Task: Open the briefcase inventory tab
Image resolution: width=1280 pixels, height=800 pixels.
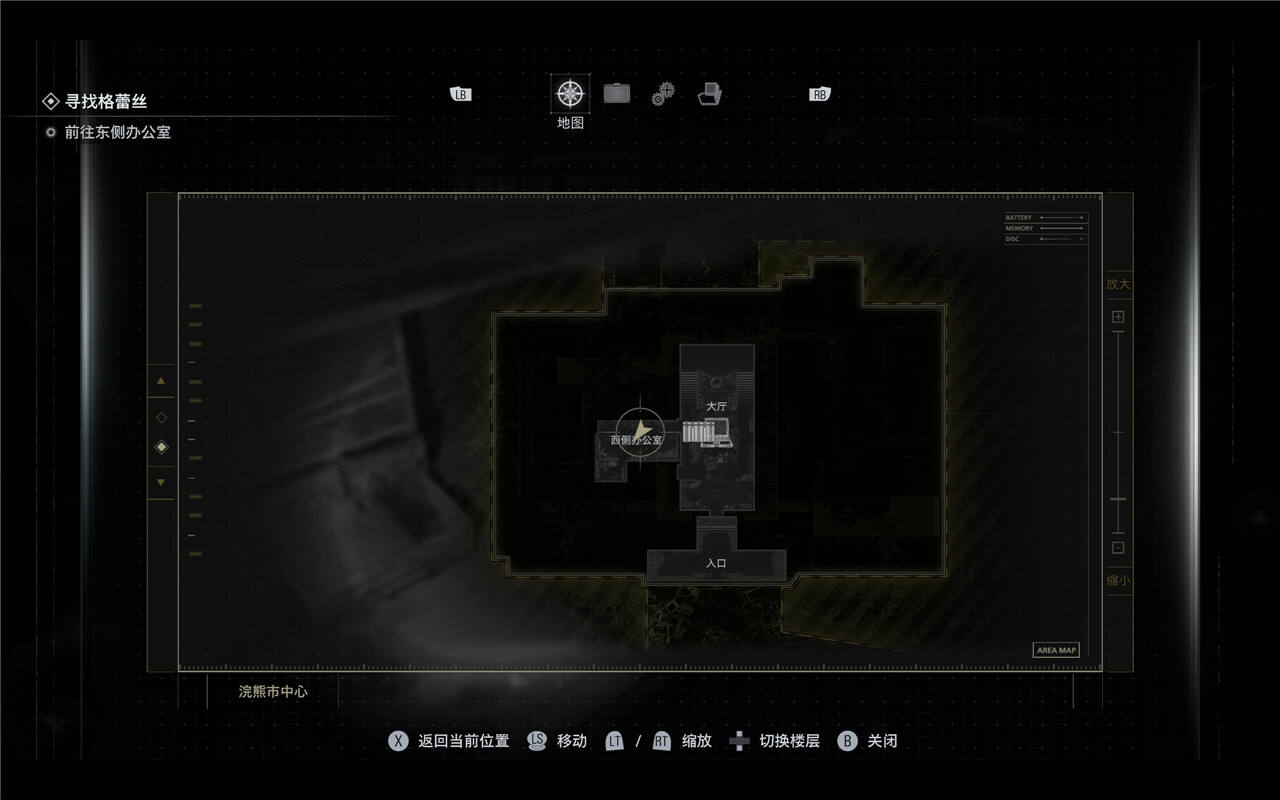Action: pos(617,94)
